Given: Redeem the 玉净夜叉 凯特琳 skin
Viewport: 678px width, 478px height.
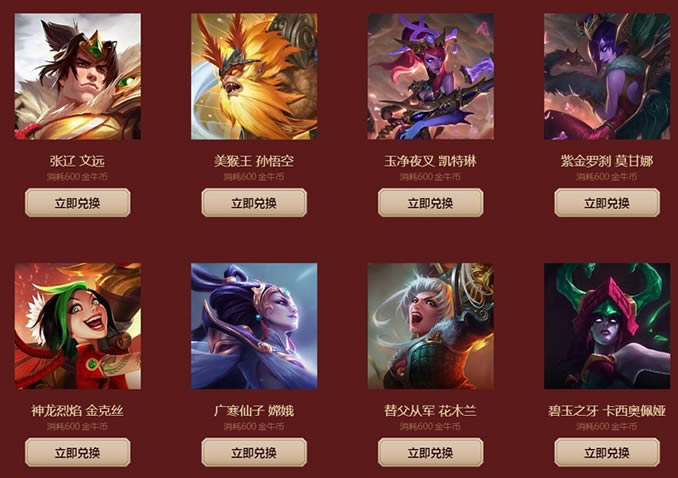Looking at the screenshot, I should [430, 203].
